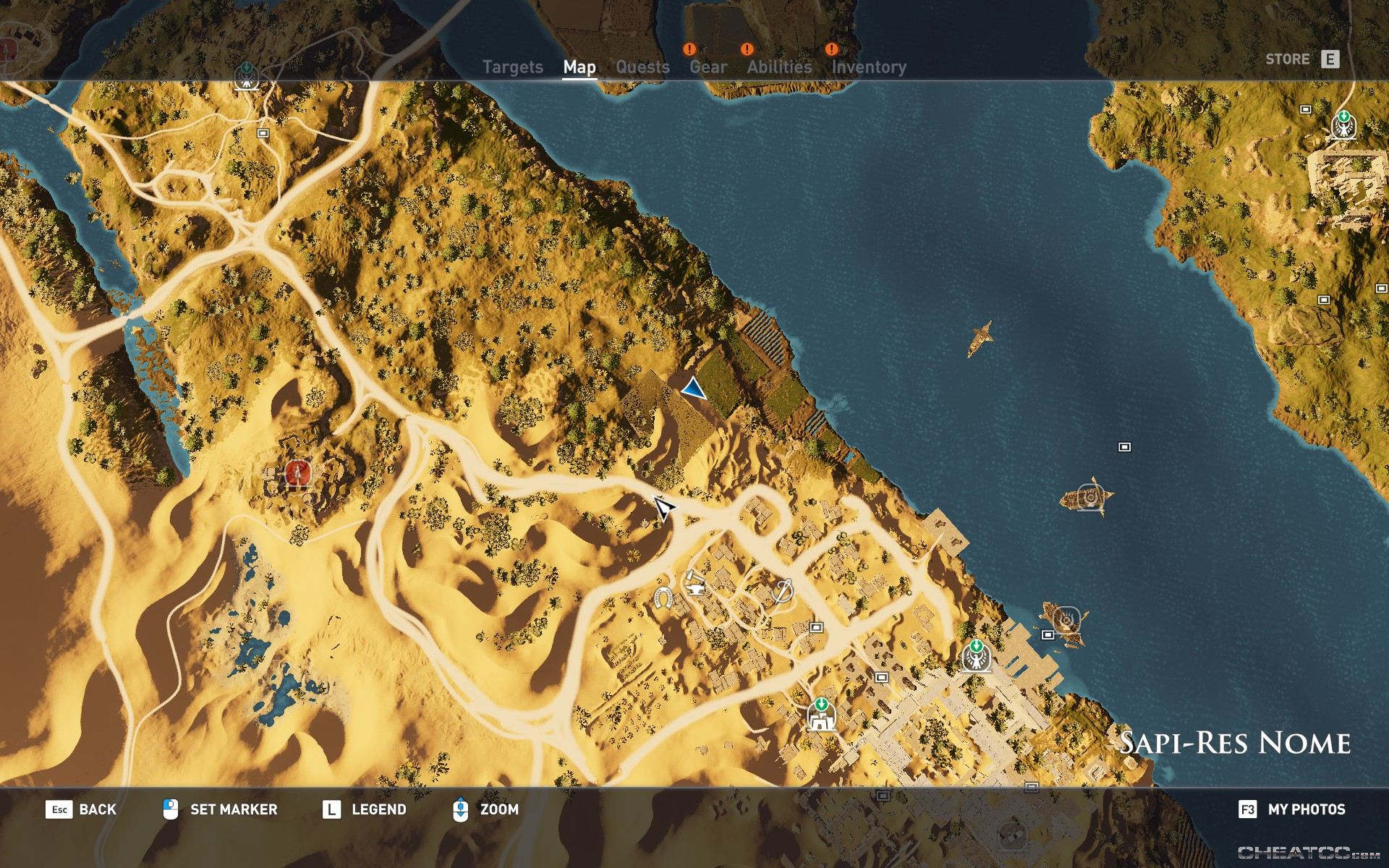
Task: Click the blue player arrow marker
Action: 693,389
